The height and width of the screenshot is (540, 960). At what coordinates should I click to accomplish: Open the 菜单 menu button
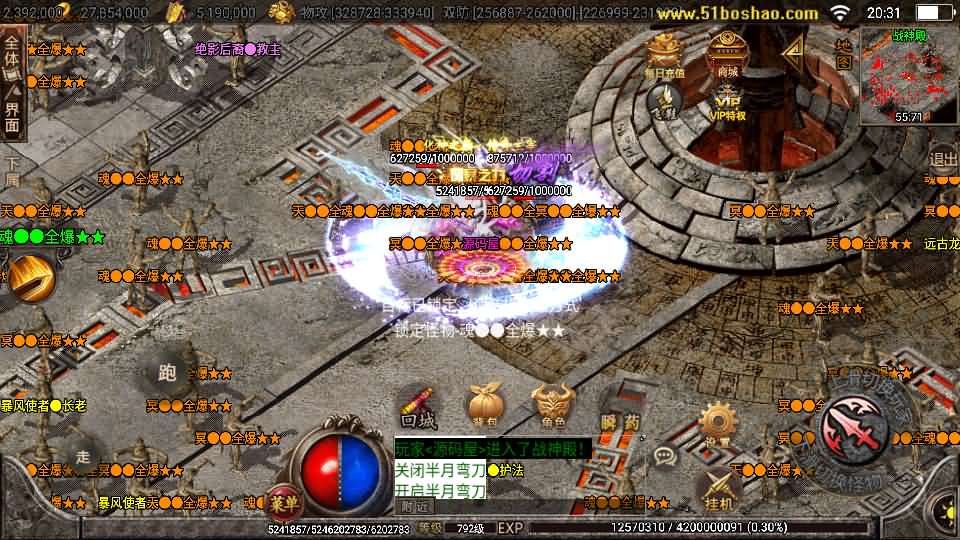(x=281, y=502)
